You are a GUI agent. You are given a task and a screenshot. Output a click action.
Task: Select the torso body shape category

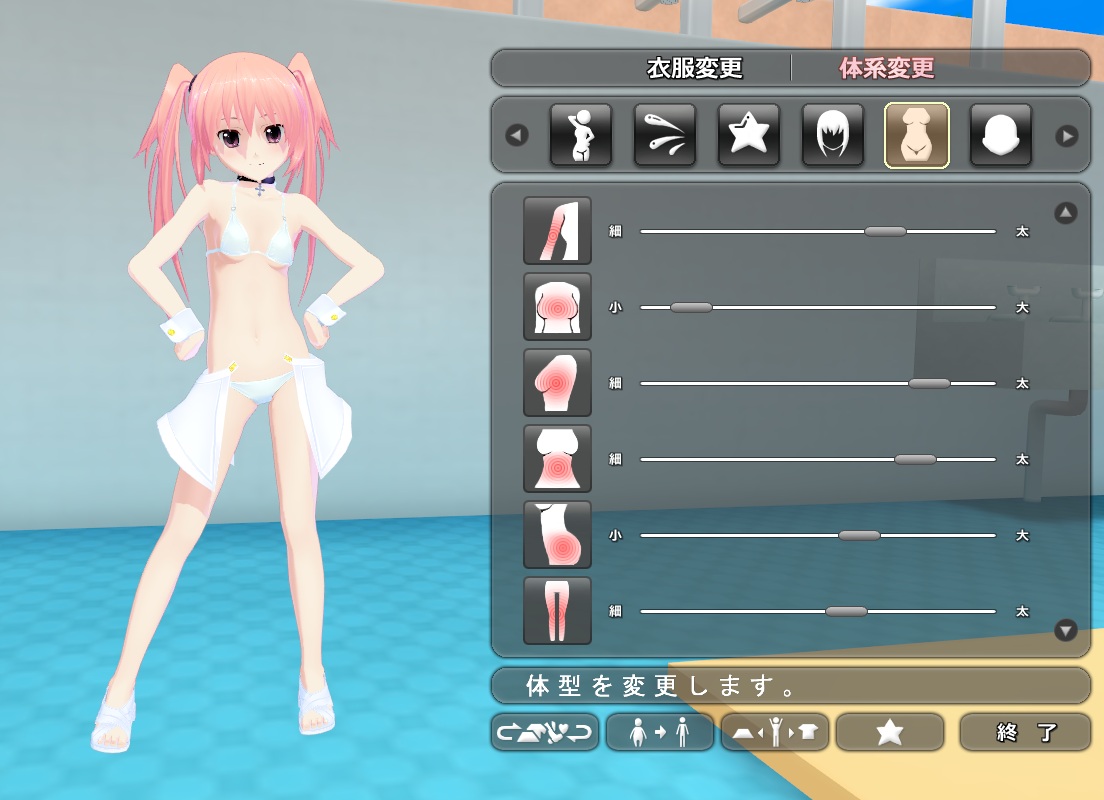click(x=917, y=135)
